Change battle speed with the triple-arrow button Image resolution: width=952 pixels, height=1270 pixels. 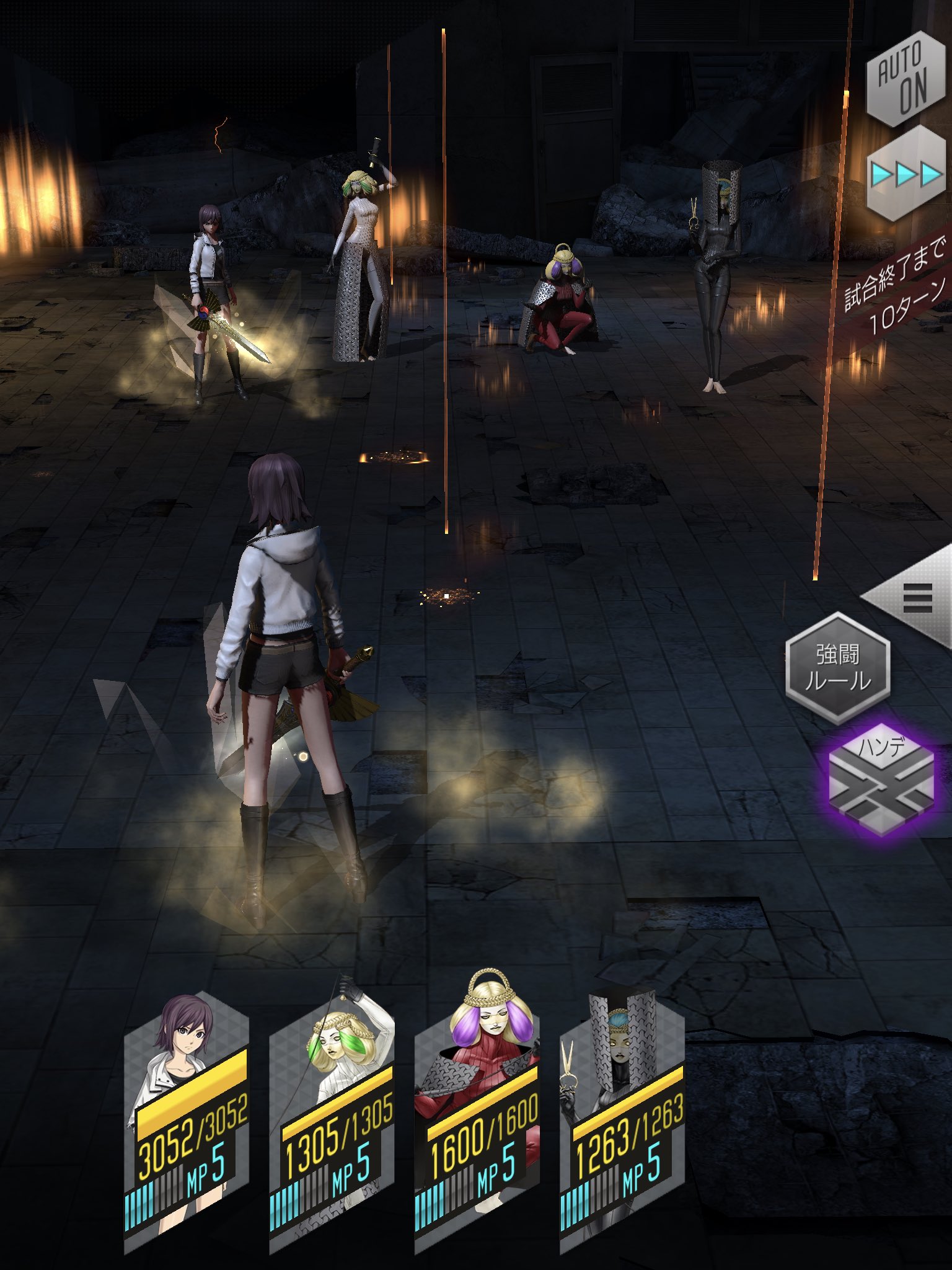tap(905, 175)
